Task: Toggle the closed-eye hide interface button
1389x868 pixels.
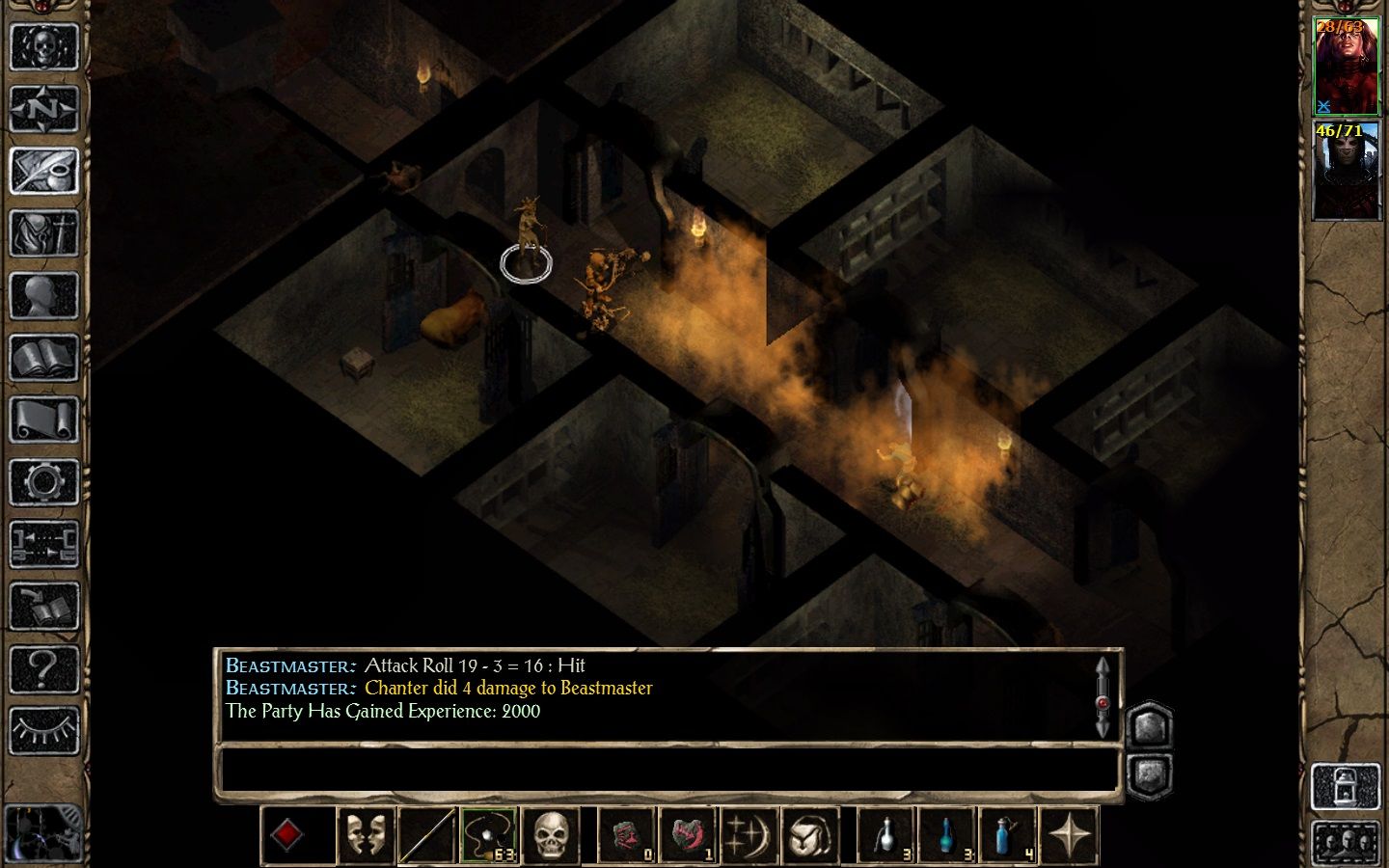Action: [43, 731]
